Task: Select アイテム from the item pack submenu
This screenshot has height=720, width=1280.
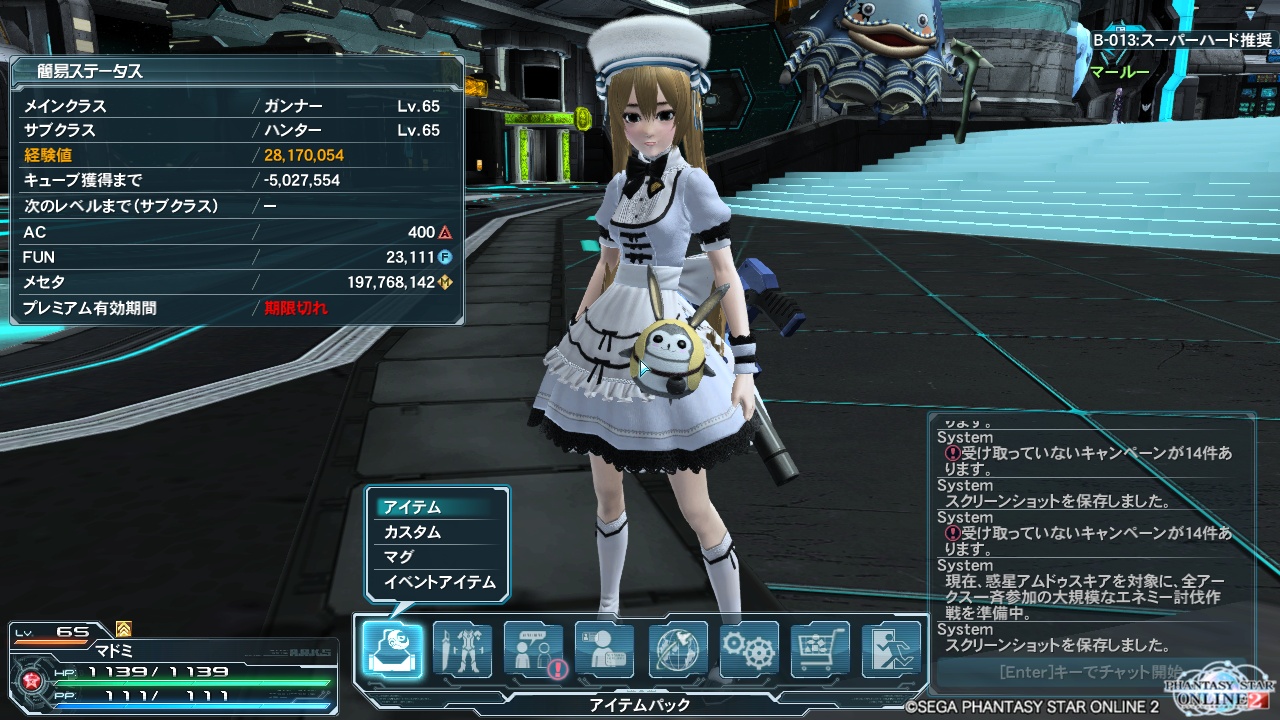Action: tap(438, 507)
